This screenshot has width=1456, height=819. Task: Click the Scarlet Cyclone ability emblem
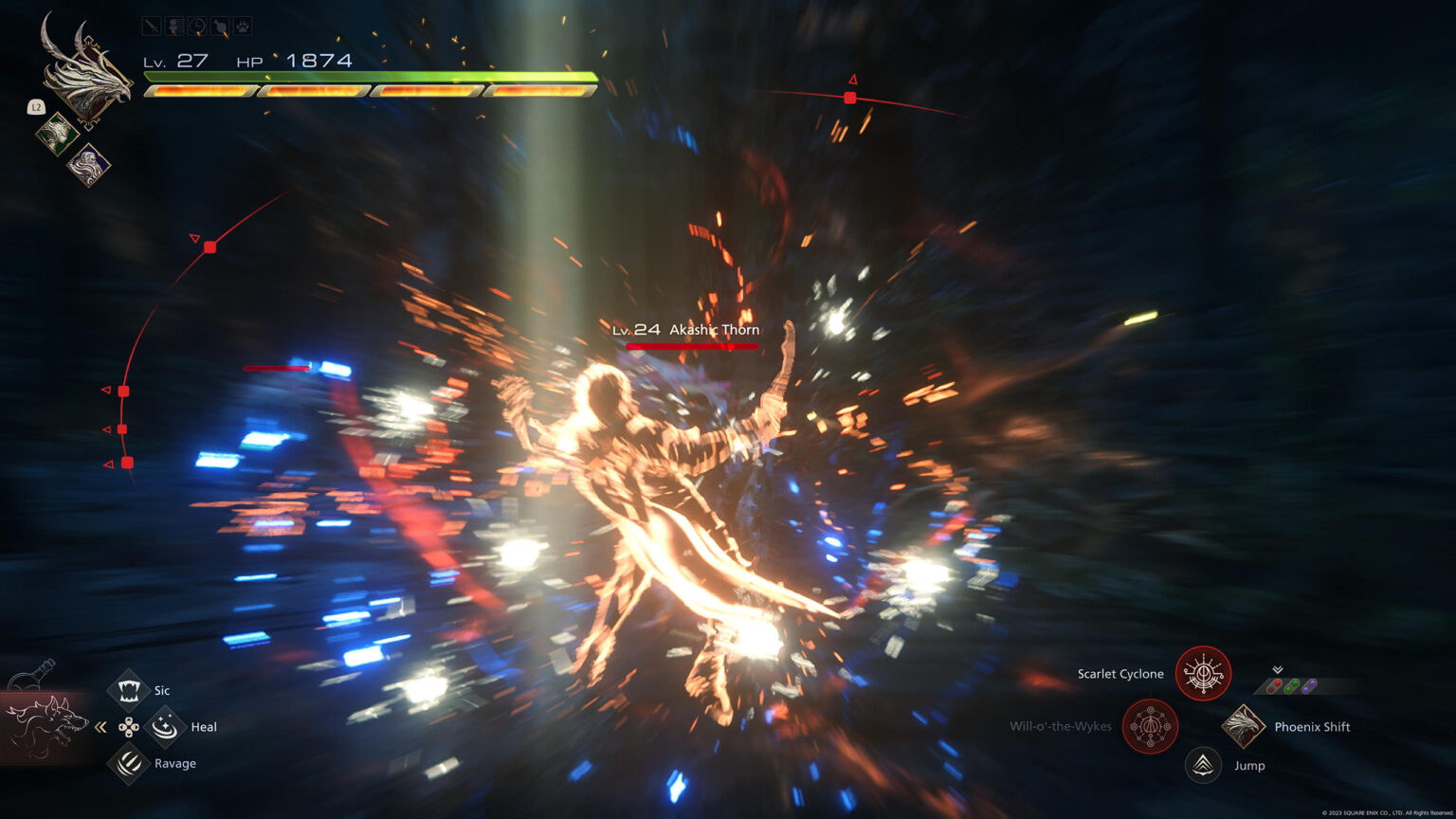1204,674
